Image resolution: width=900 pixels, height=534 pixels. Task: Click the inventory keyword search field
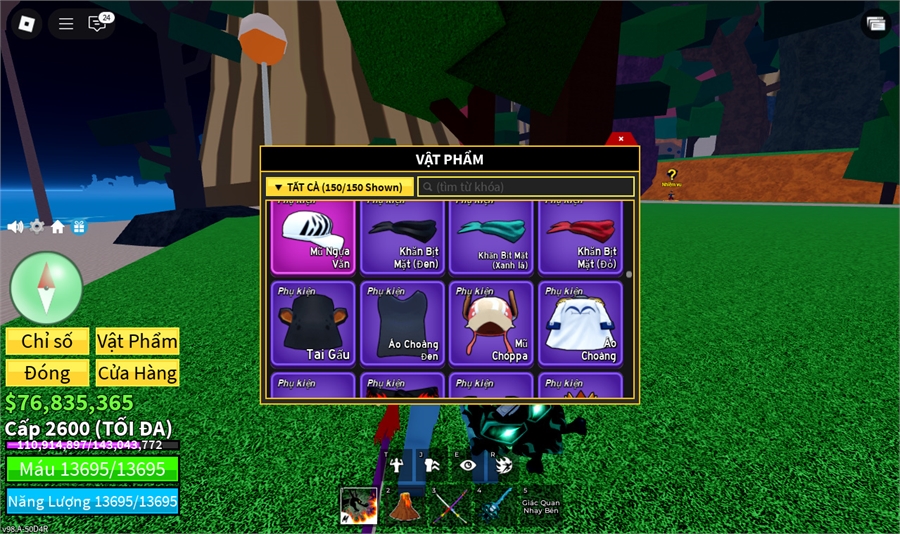525,187
